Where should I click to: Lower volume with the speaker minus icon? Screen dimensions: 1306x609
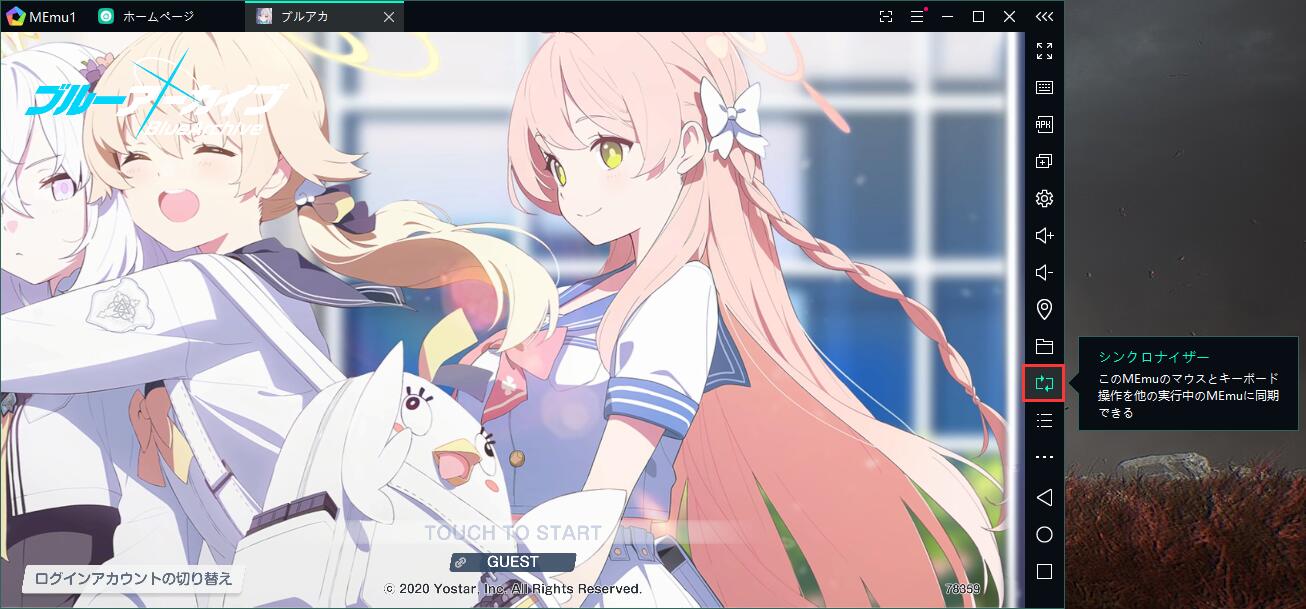[1044, 272]
